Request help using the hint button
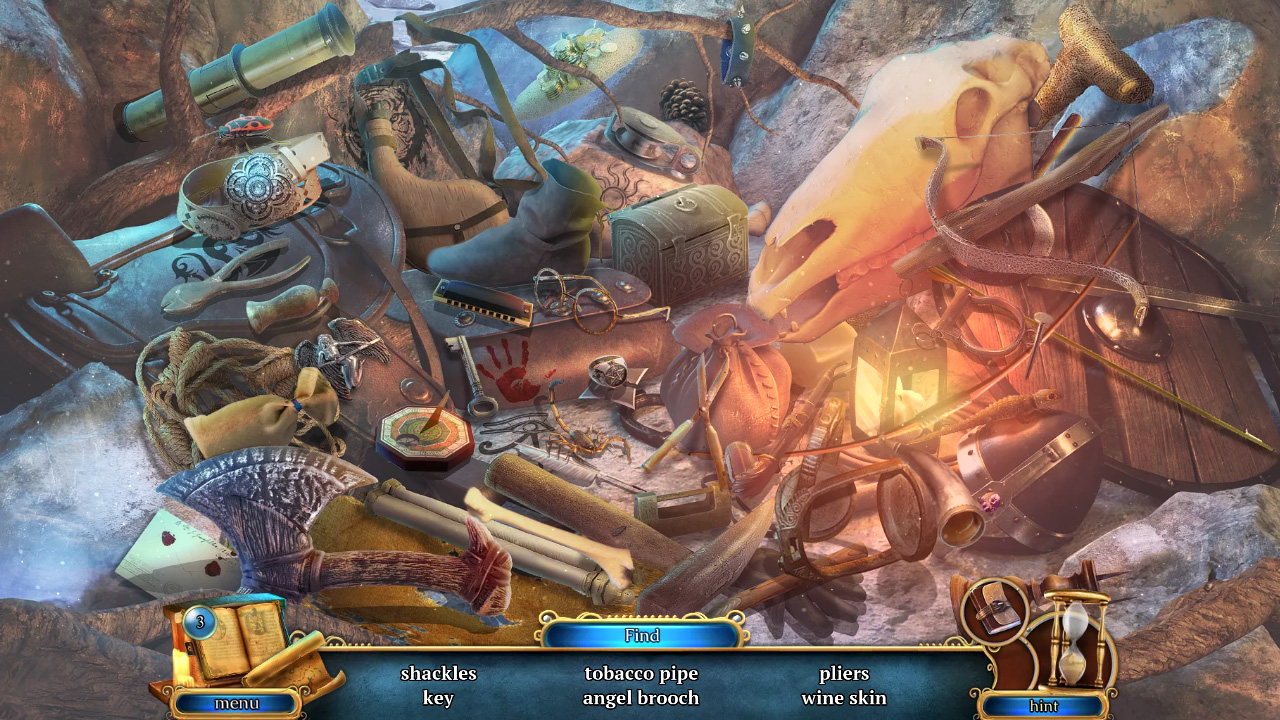 click(x=1044, y=705)
